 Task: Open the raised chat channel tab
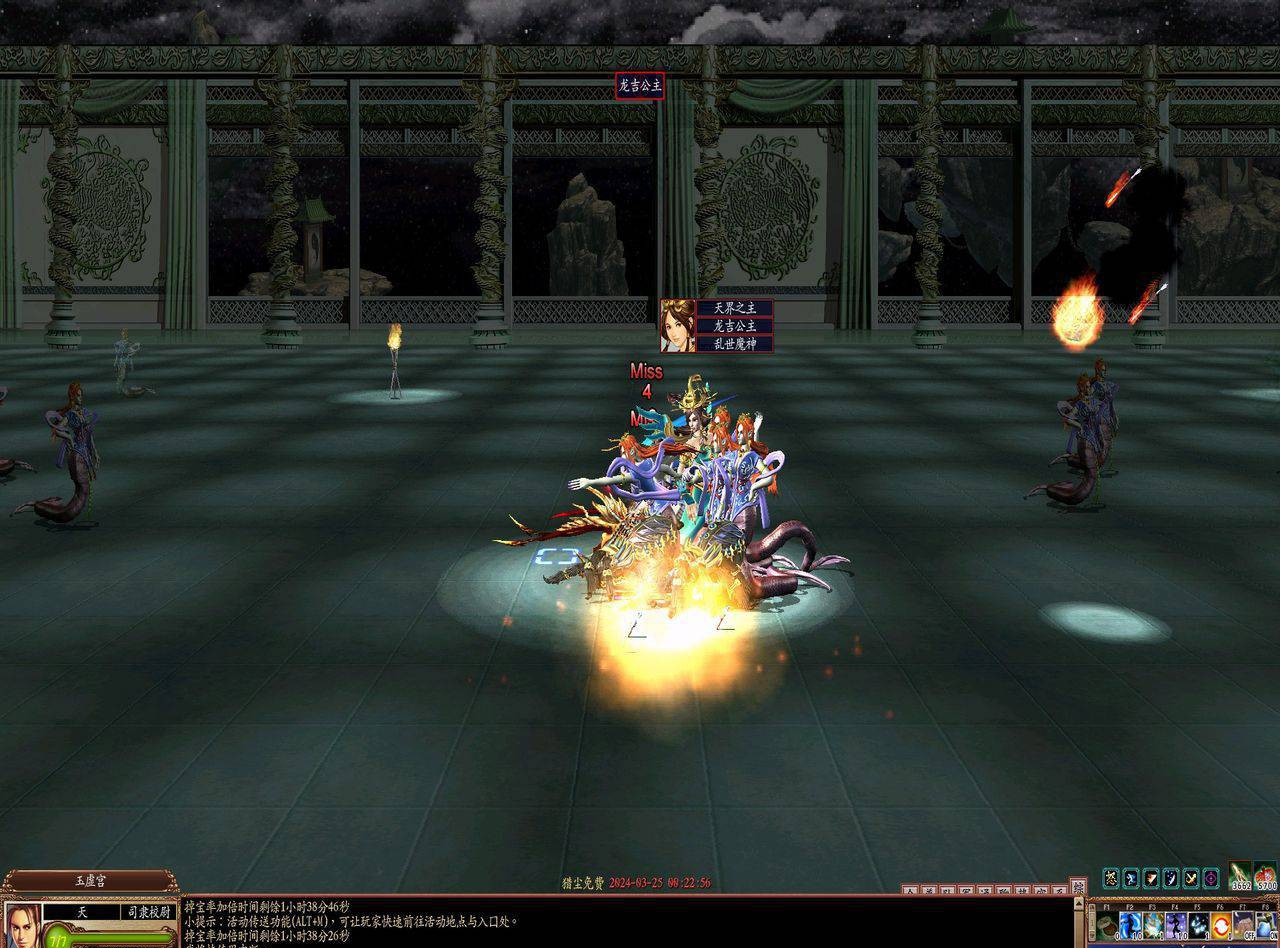pos(1077,886)
